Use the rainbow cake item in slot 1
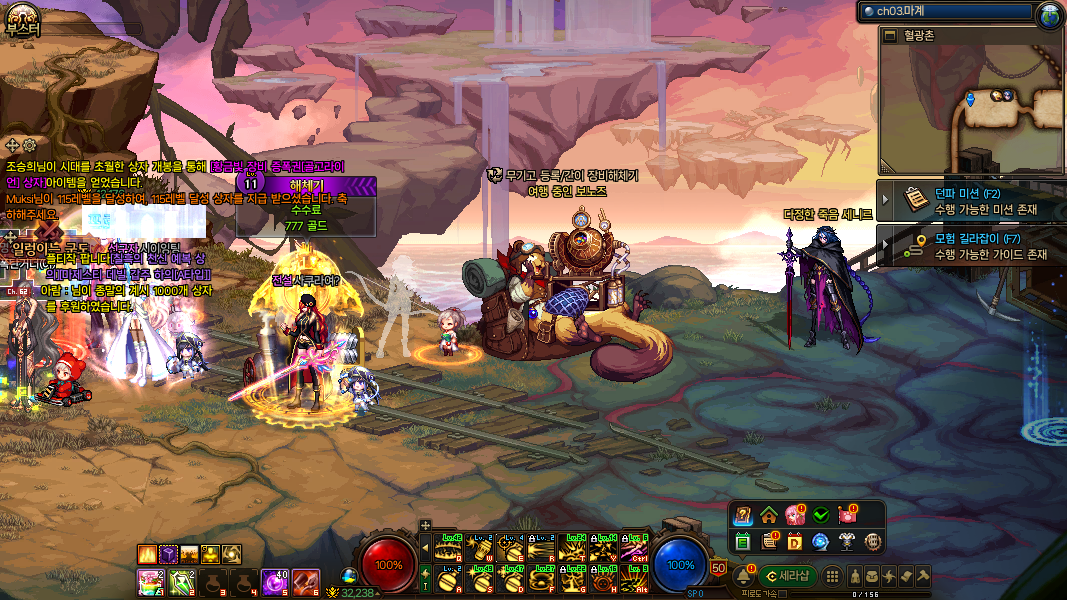 150,581
